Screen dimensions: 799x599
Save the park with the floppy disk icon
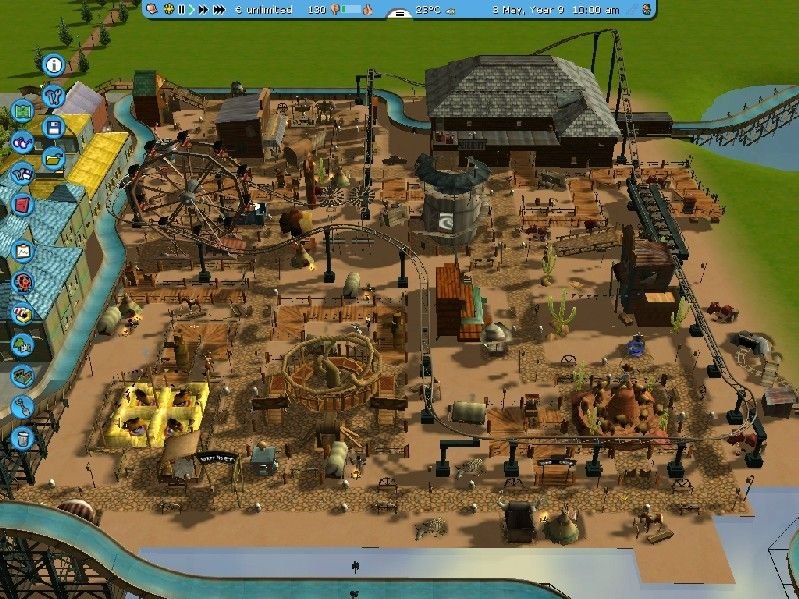(x=53, y=127)
